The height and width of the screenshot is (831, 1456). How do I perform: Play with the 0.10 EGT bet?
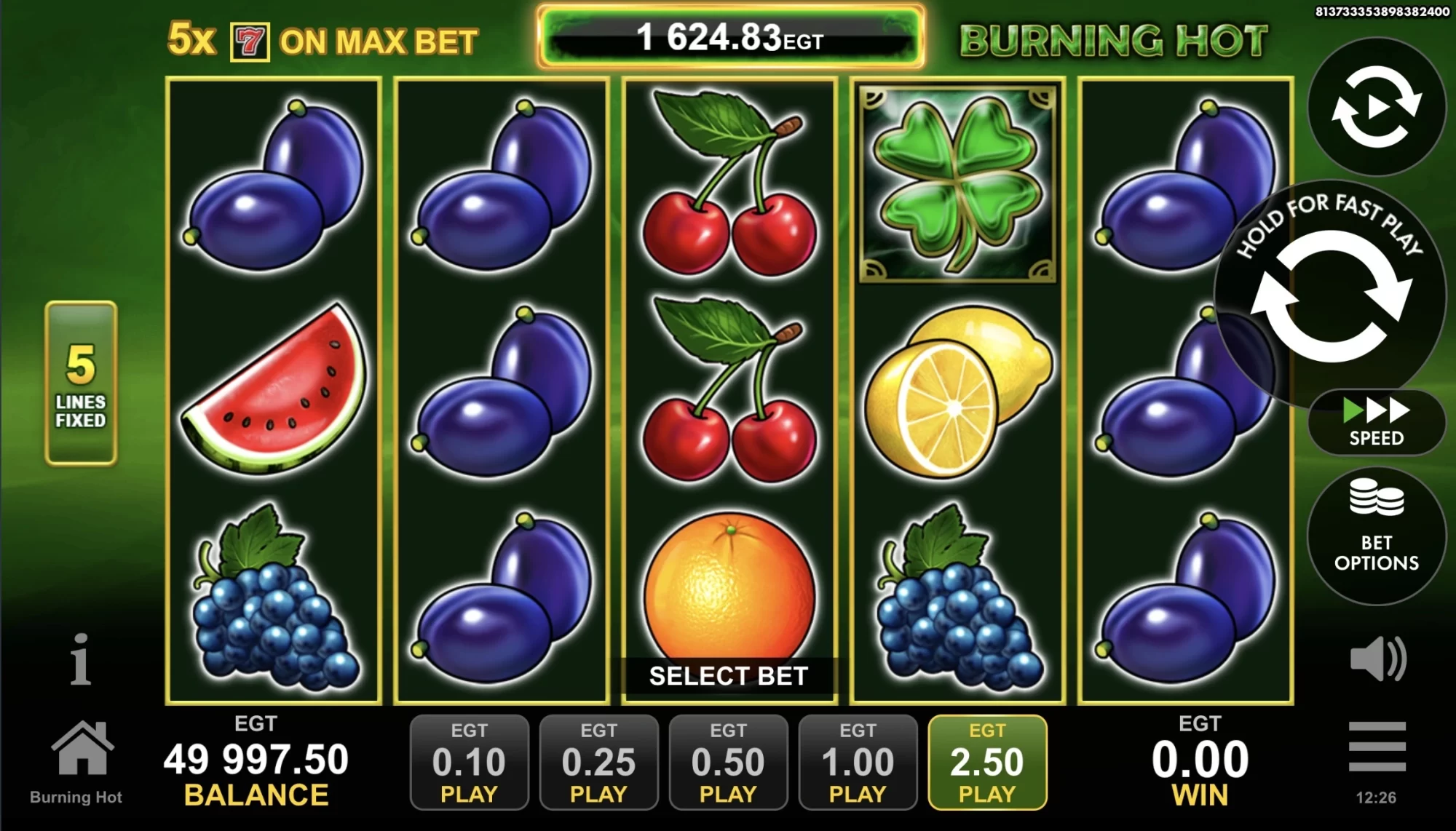pyautogui.click(x=469, y=762)
